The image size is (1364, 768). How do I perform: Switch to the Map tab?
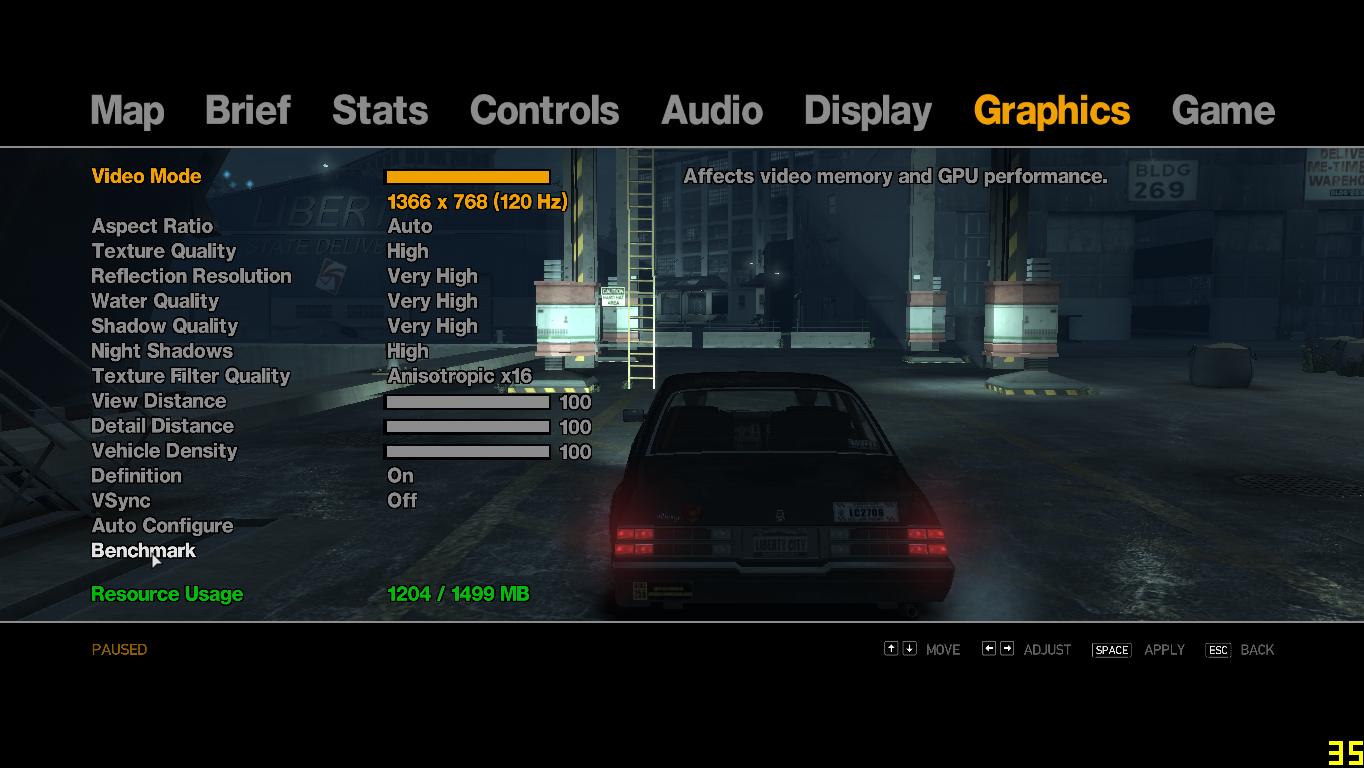(127, 111)
